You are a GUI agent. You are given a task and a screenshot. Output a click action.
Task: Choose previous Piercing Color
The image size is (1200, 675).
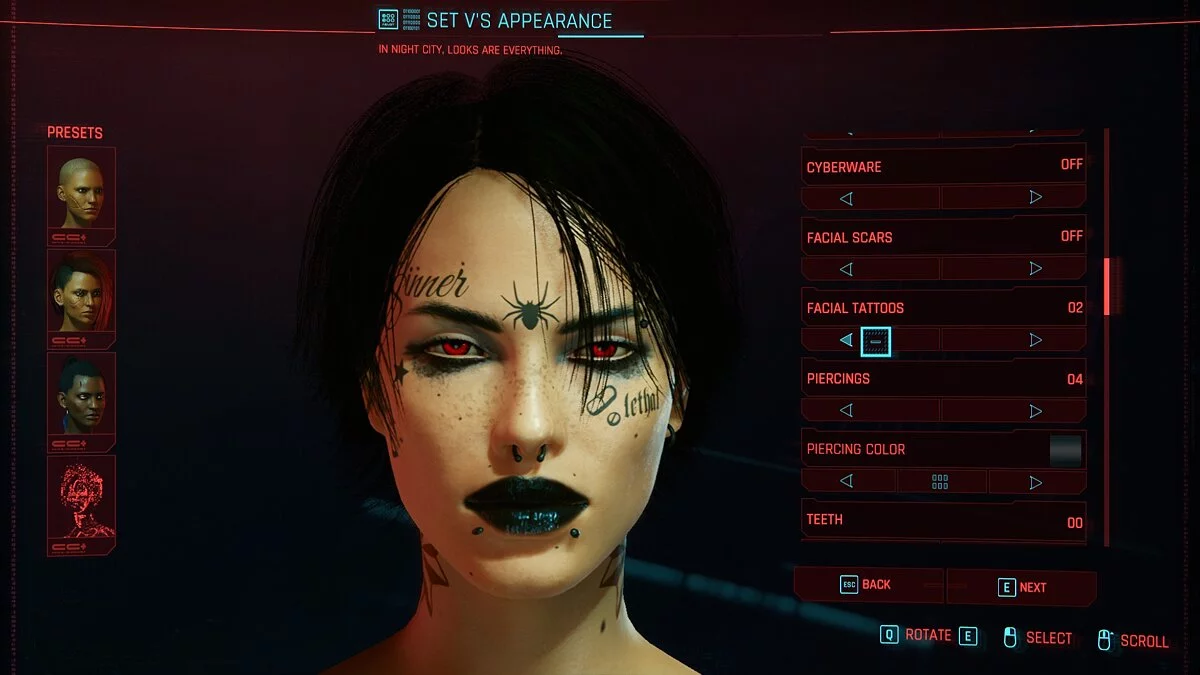pyautogui.click(x=846, y=482)
